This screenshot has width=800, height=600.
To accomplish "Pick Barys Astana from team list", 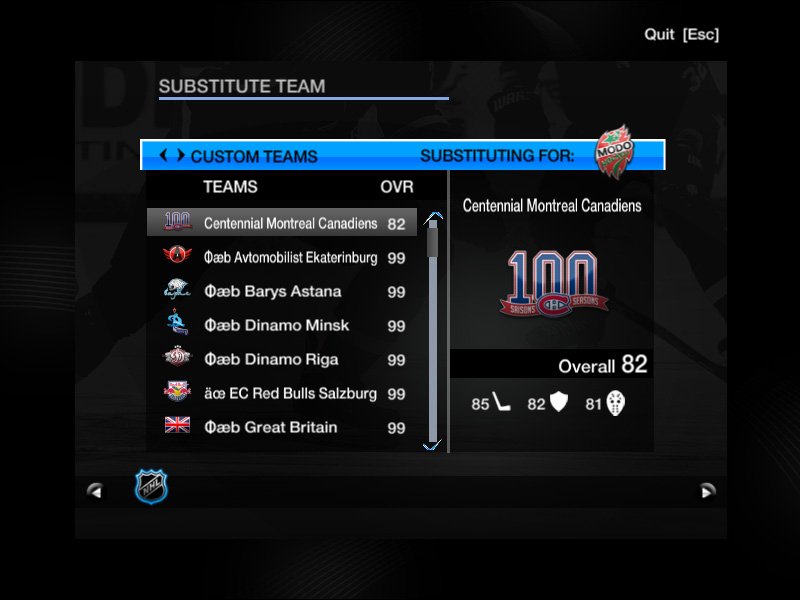I will pos(282,291).
